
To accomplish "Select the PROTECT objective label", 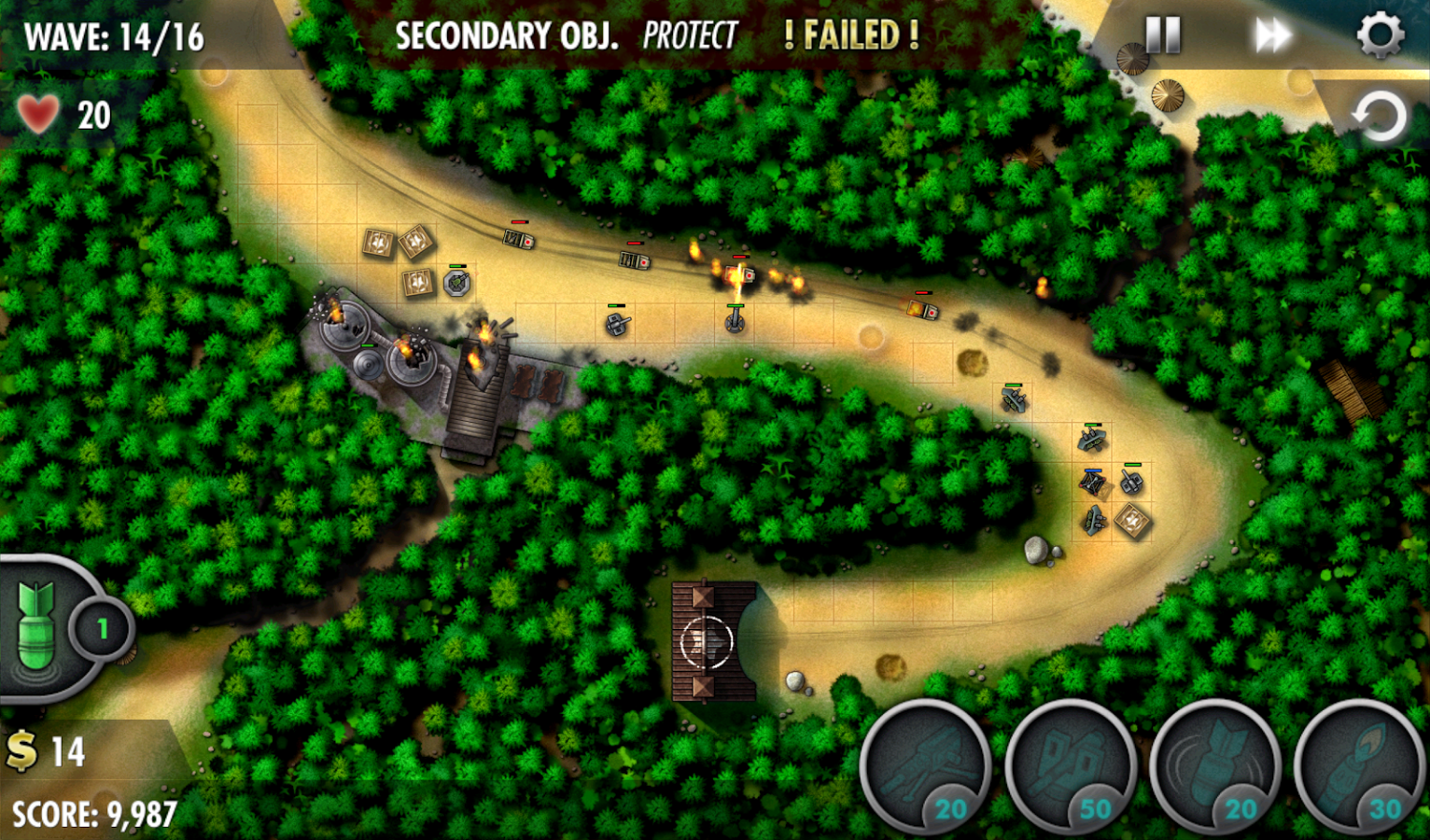I will click(x=689, y=36).
